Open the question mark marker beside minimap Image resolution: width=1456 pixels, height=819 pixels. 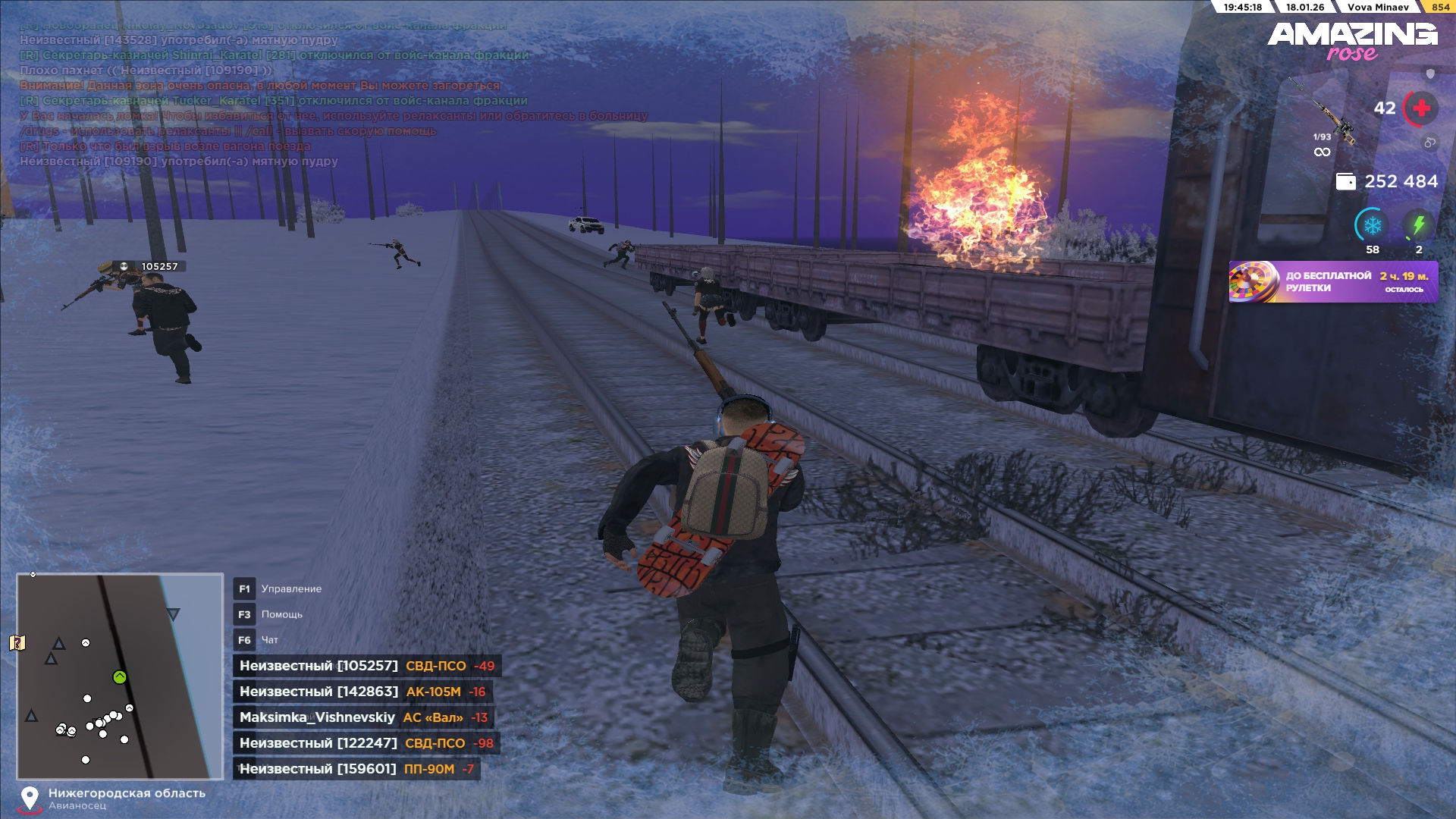click(17, 643)
